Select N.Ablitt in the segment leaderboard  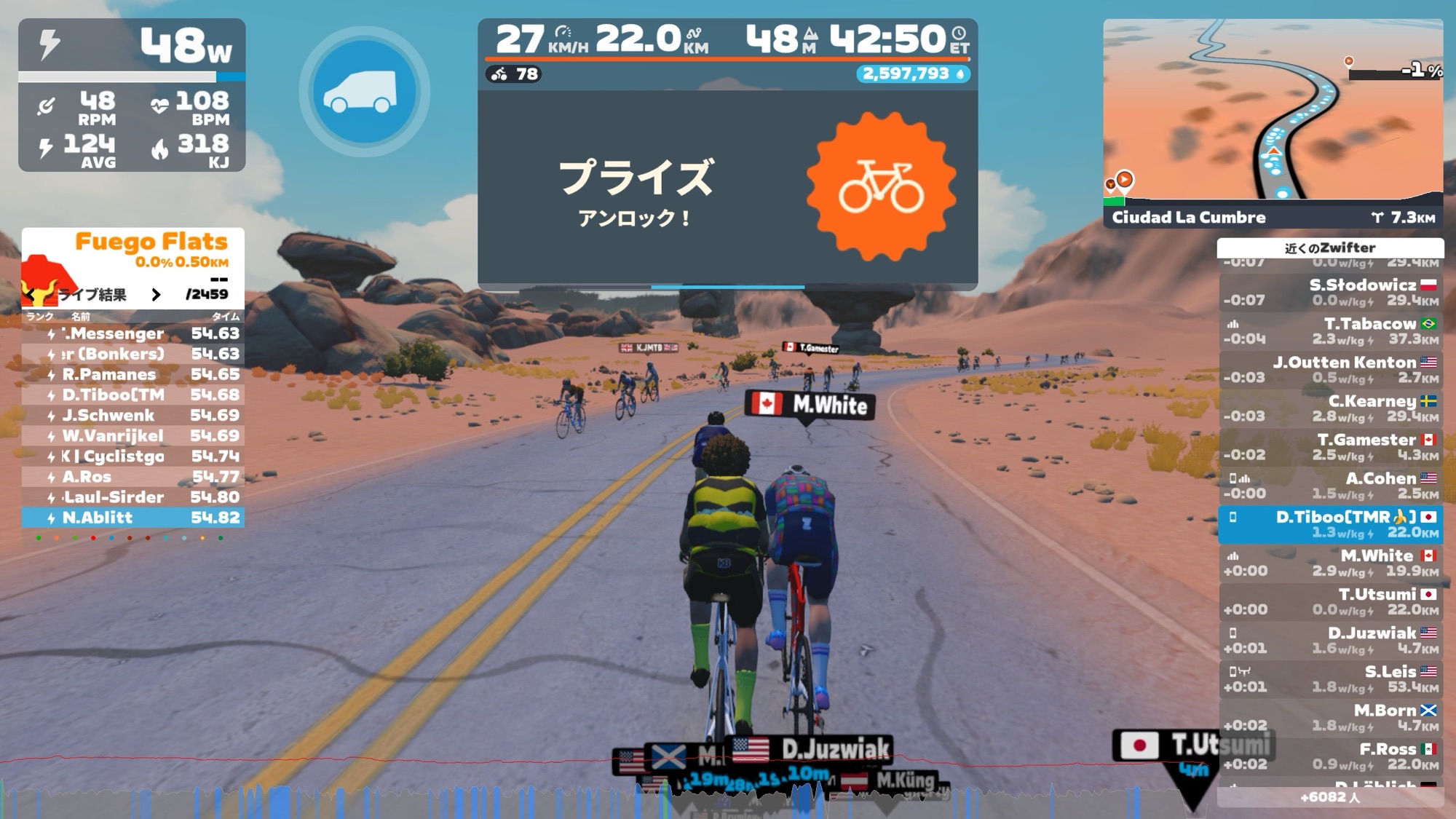pyautogui.click(x=132, y=518)
